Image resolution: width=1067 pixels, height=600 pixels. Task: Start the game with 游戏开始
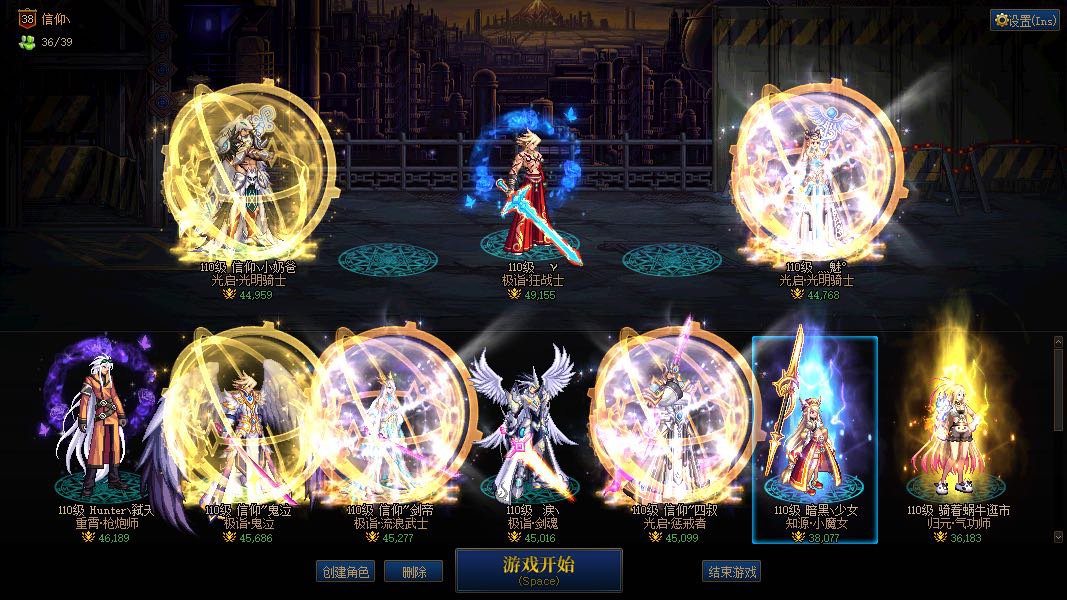click(x=538, y=569)
